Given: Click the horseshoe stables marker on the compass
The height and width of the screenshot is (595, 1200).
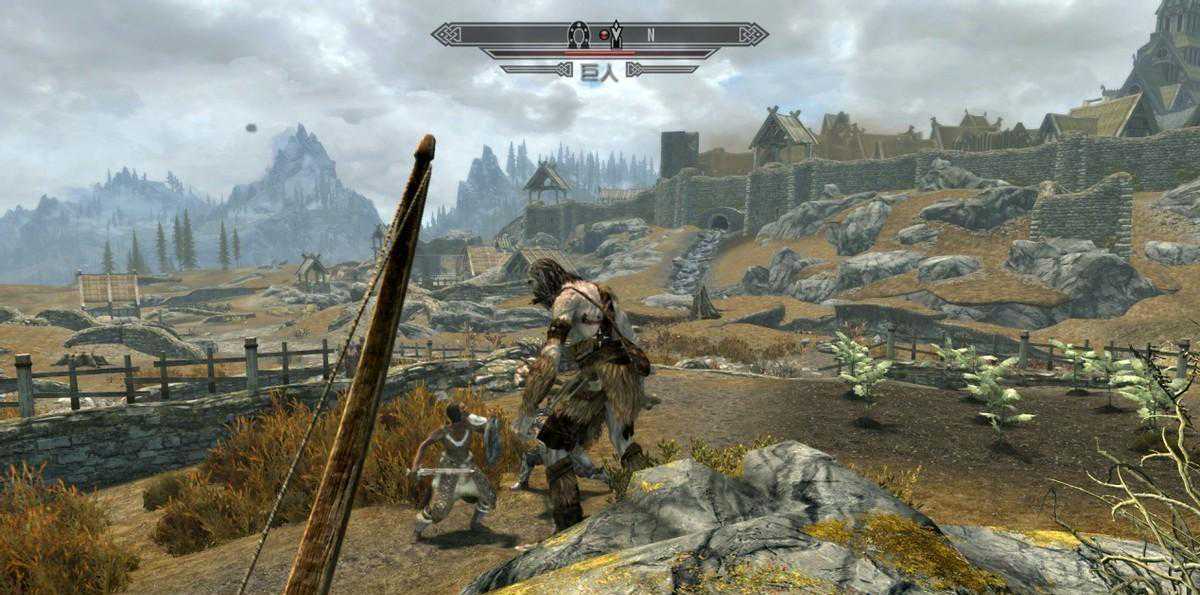Looking at the screenshot, I should (x=578, y=34).
